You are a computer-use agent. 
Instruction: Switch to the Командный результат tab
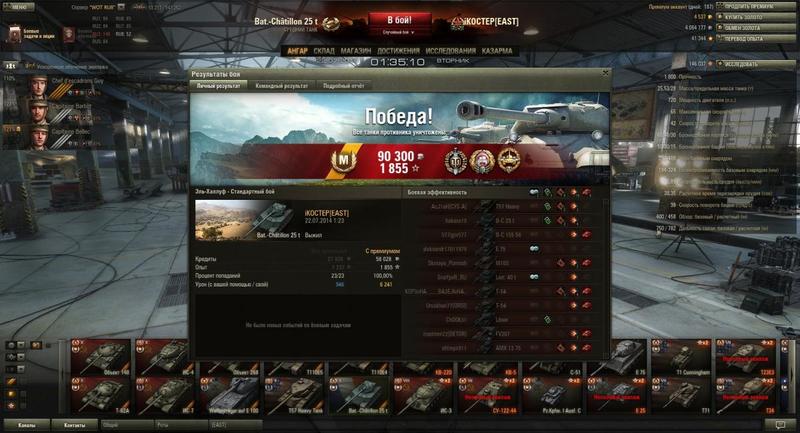tap(281, 86)
